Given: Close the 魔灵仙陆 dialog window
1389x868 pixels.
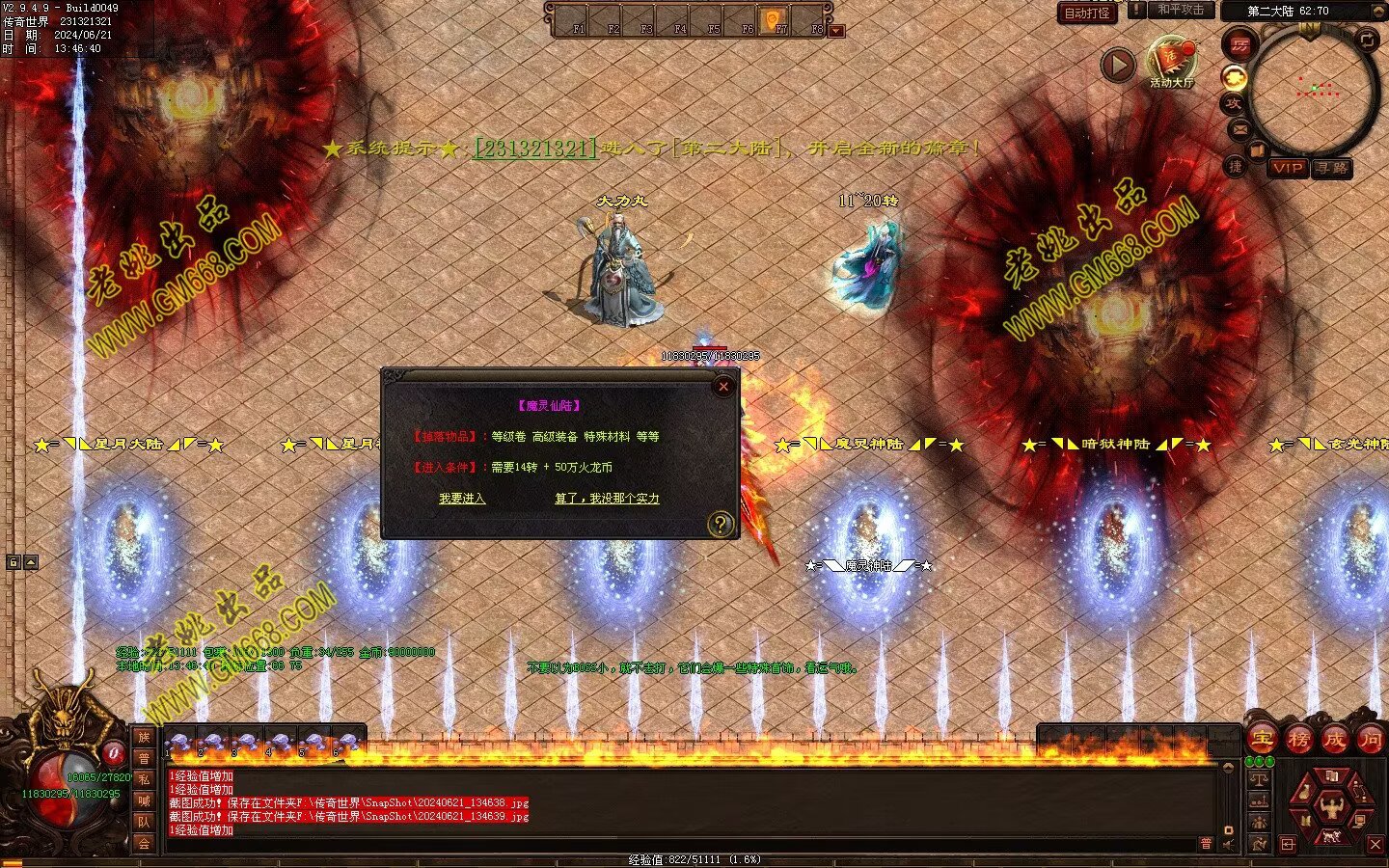Looking at the screenshot, I should coord(723,387).
